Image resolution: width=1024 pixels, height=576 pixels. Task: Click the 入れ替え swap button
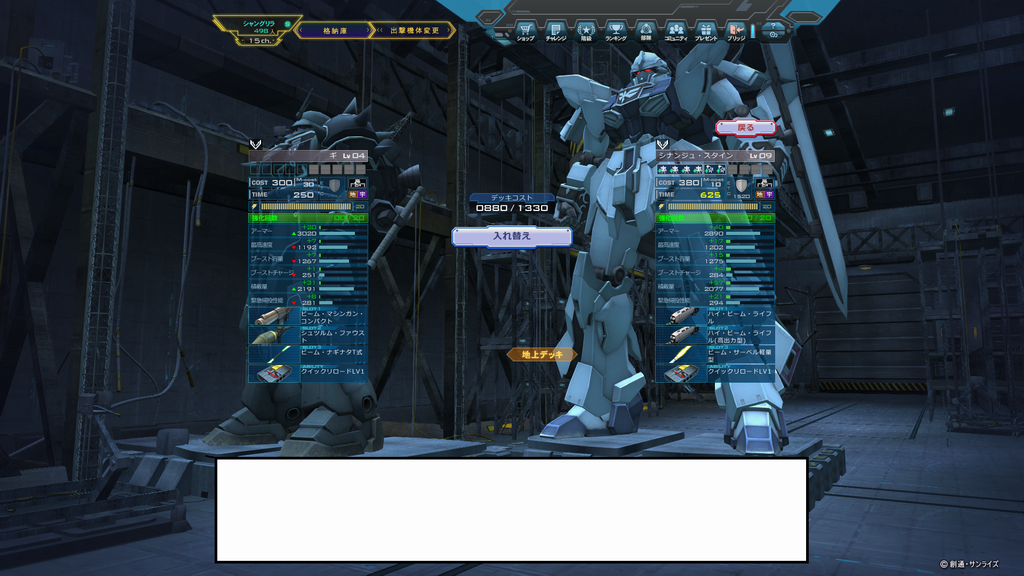(512, 237)
